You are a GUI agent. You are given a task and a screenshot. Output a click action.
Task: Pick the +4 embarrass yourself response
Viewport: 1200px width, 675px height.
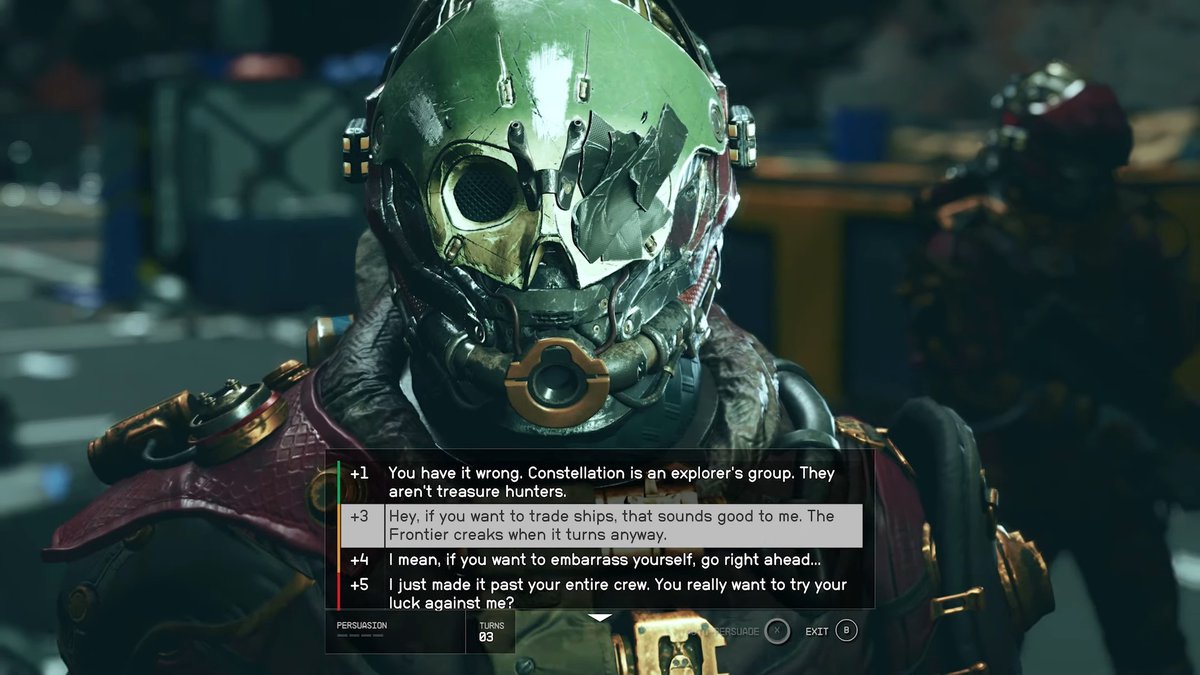coord(604,560)
